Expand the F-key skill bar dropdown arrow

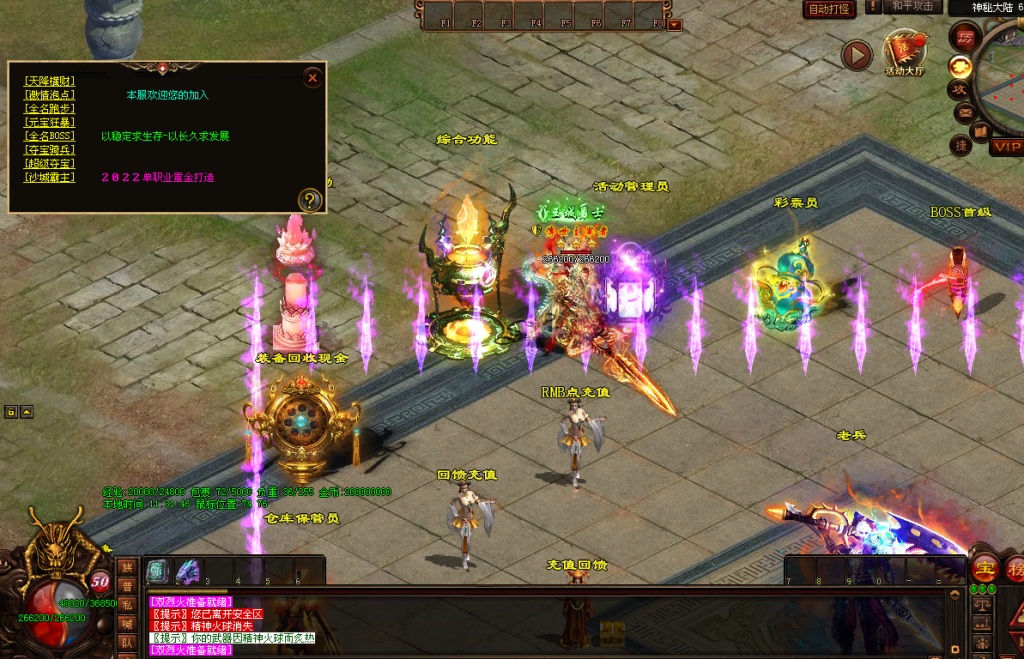(675, 24)
